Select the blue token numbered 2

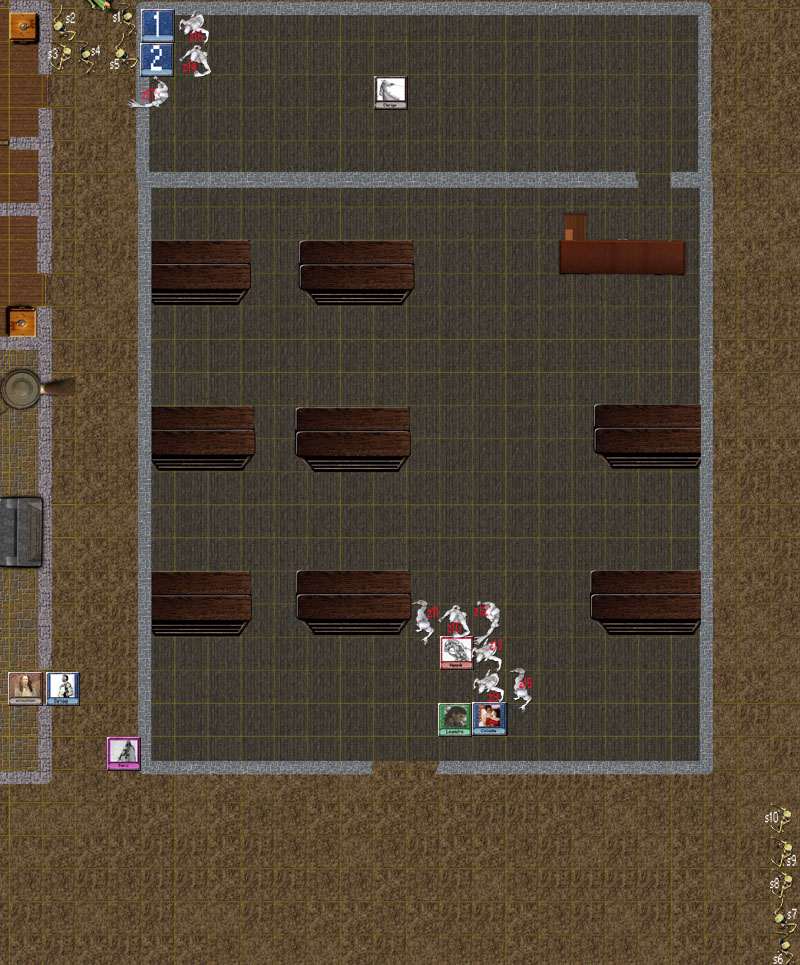pos(157,59)
